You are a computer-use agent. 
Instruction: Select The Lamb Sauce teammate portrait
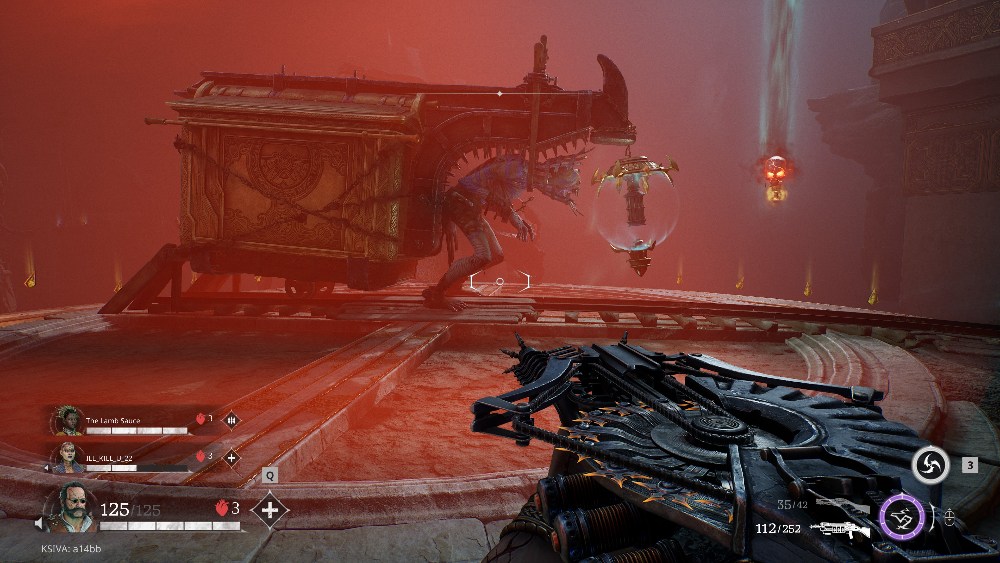(x=68, y=420)
